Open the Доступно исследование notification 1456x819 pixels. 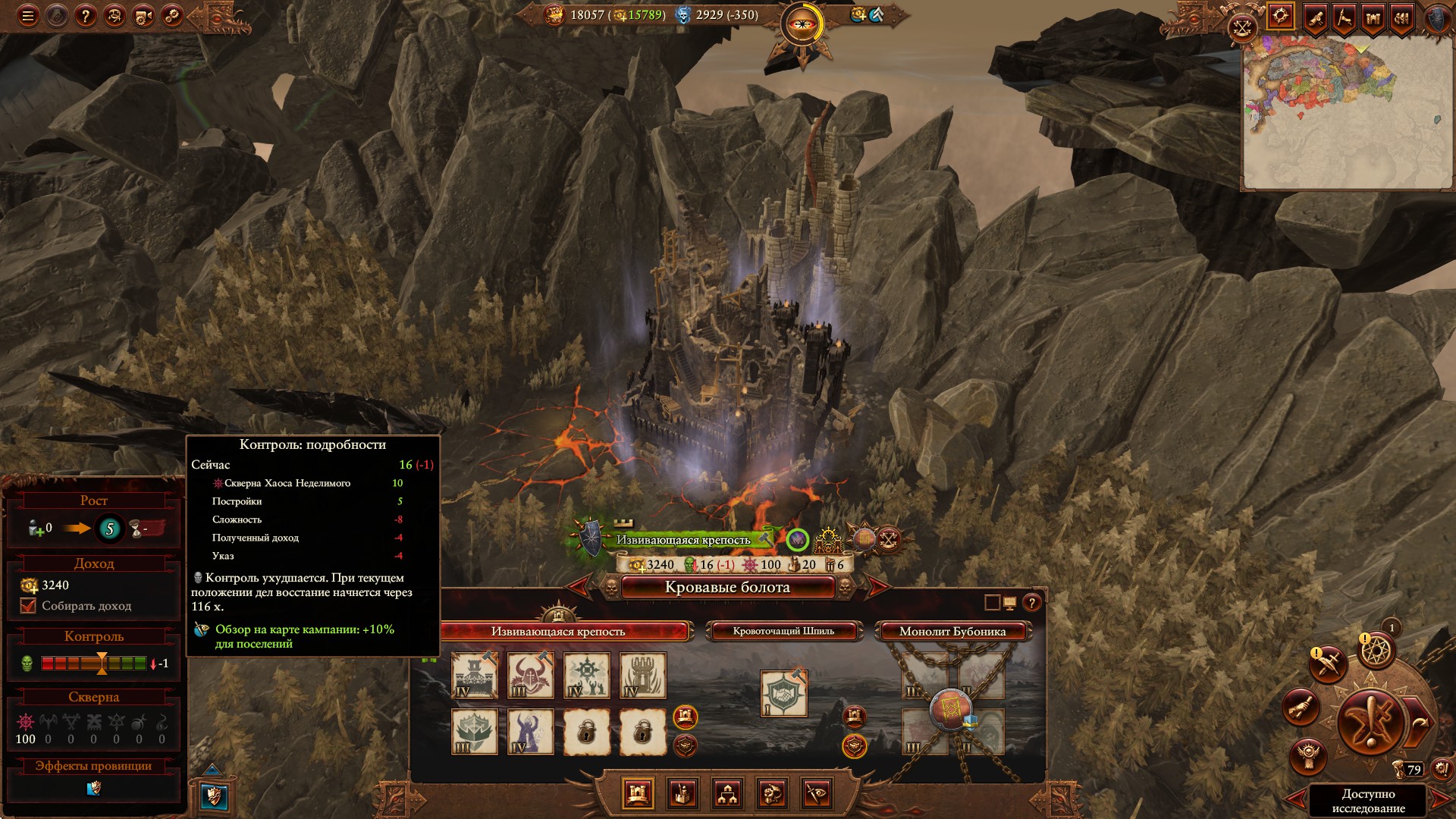tap(1368, 800)
